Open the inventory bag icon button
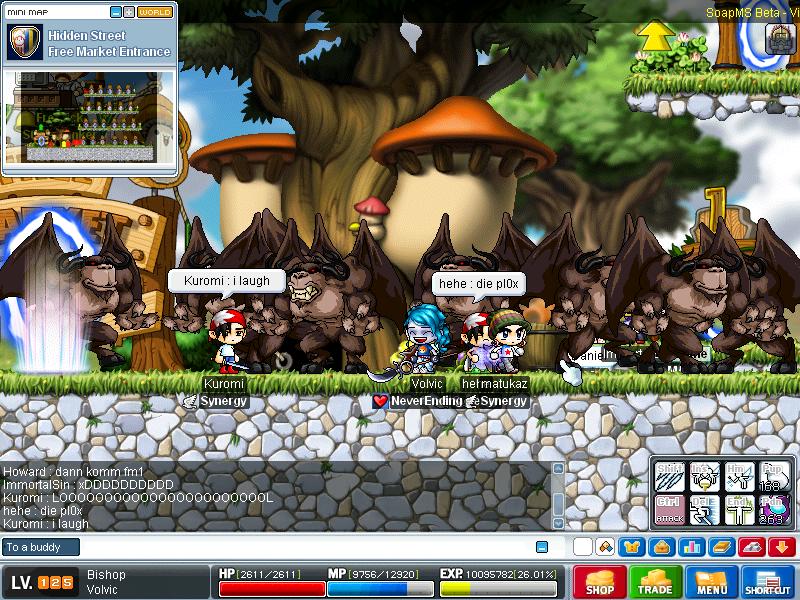Image resolution: width=800 pixels, height=600 pixels. point(660,547)
